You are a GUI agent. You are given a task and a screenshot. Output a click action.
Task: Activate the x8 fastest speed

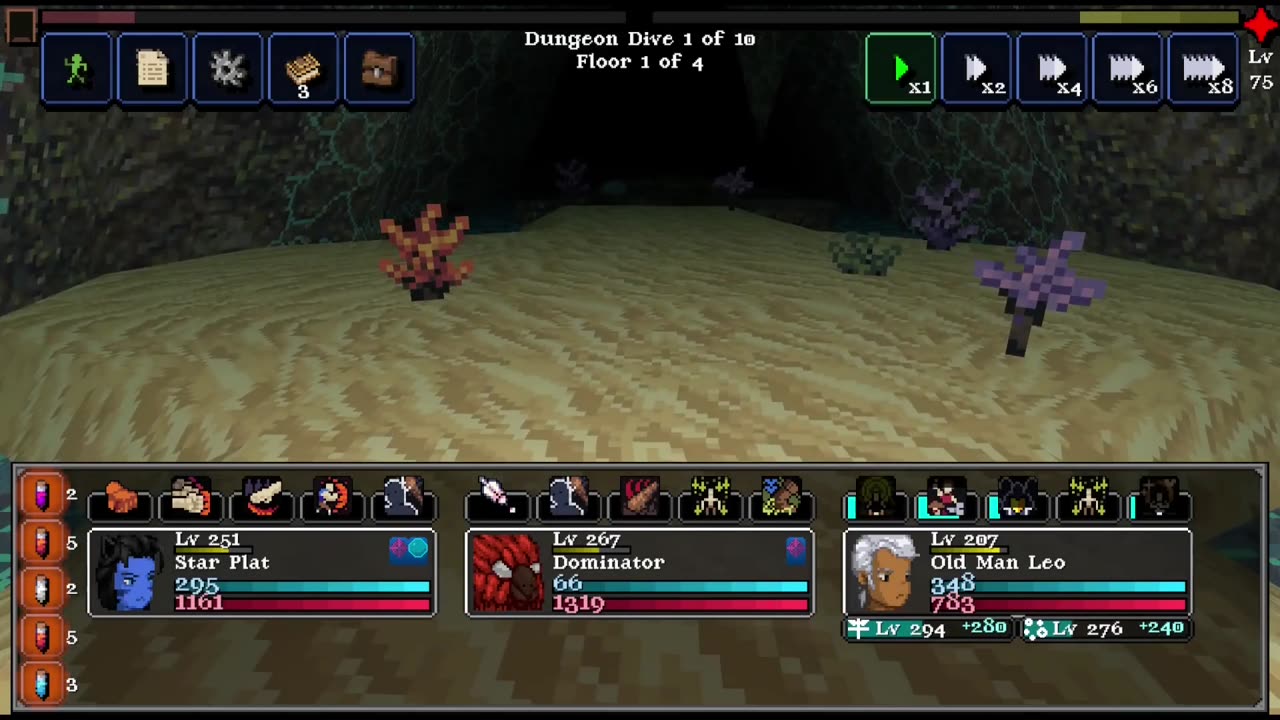pyautogui.click(x=1204, y=68)
